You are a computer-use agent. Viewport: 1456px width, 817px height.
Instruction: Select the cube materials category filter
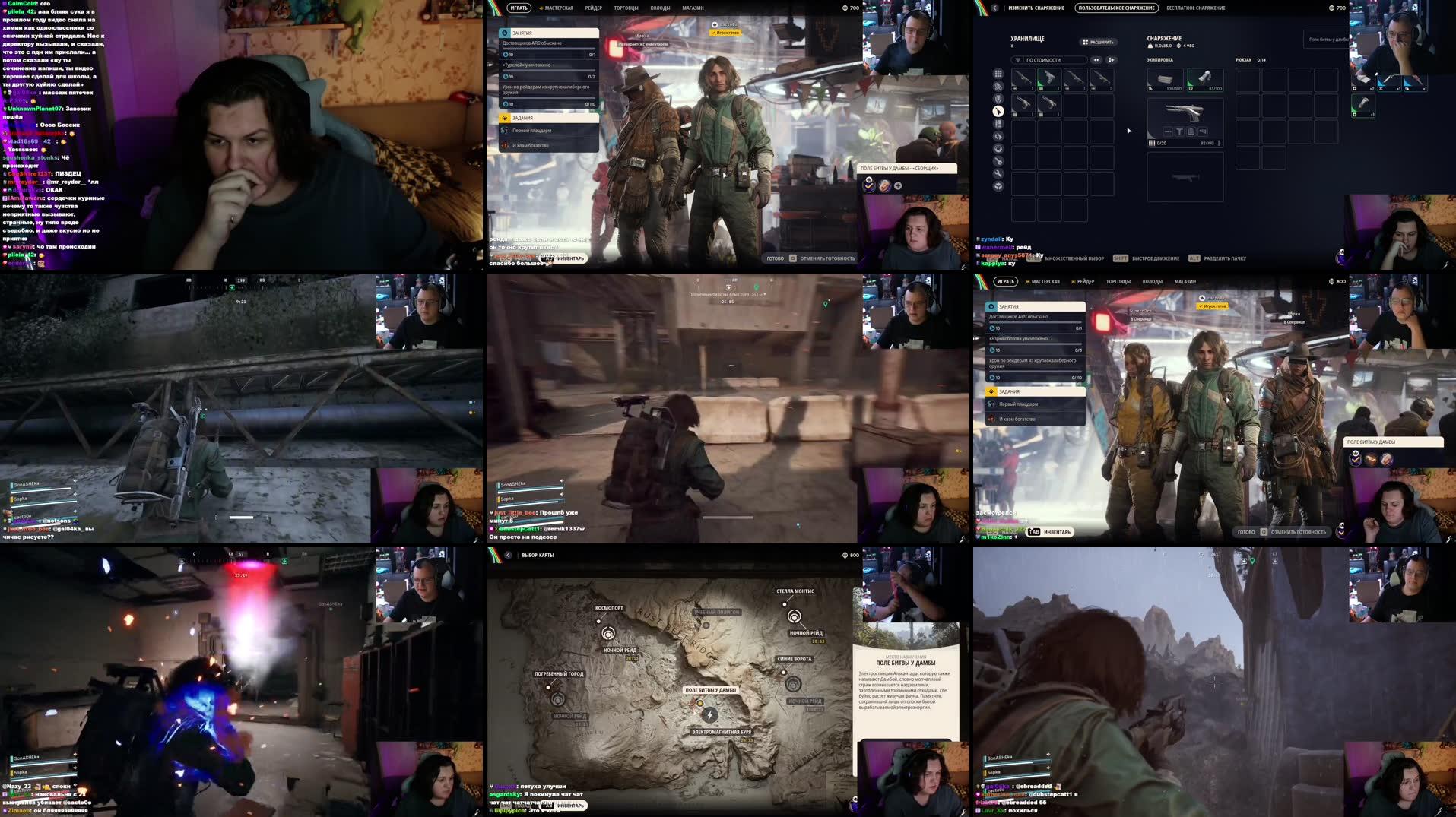tap(998, 185)
